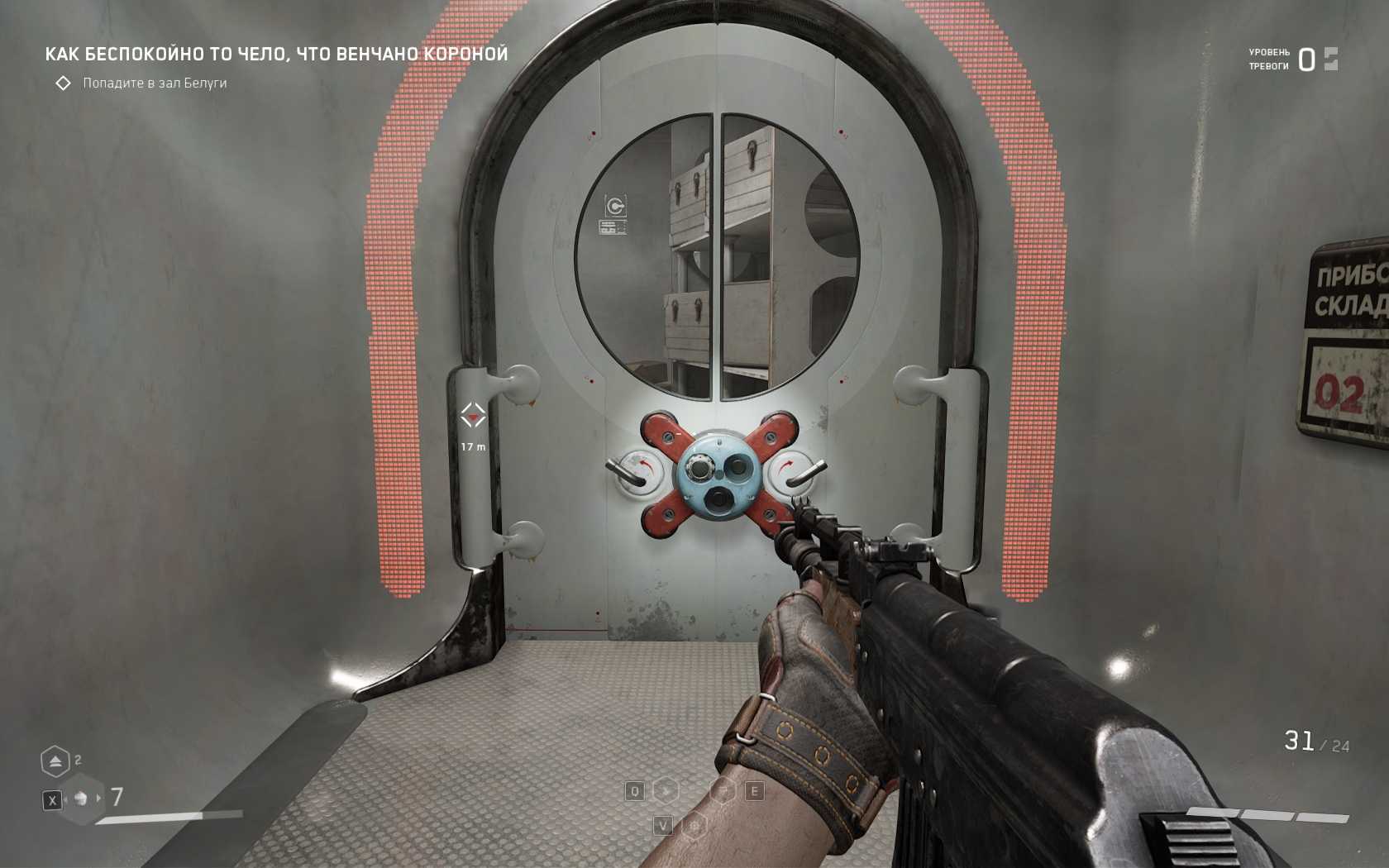Select the stacked-triangle hexagon icon with count 2
This screenshot has height=868, width=1389.
(55, 761)
